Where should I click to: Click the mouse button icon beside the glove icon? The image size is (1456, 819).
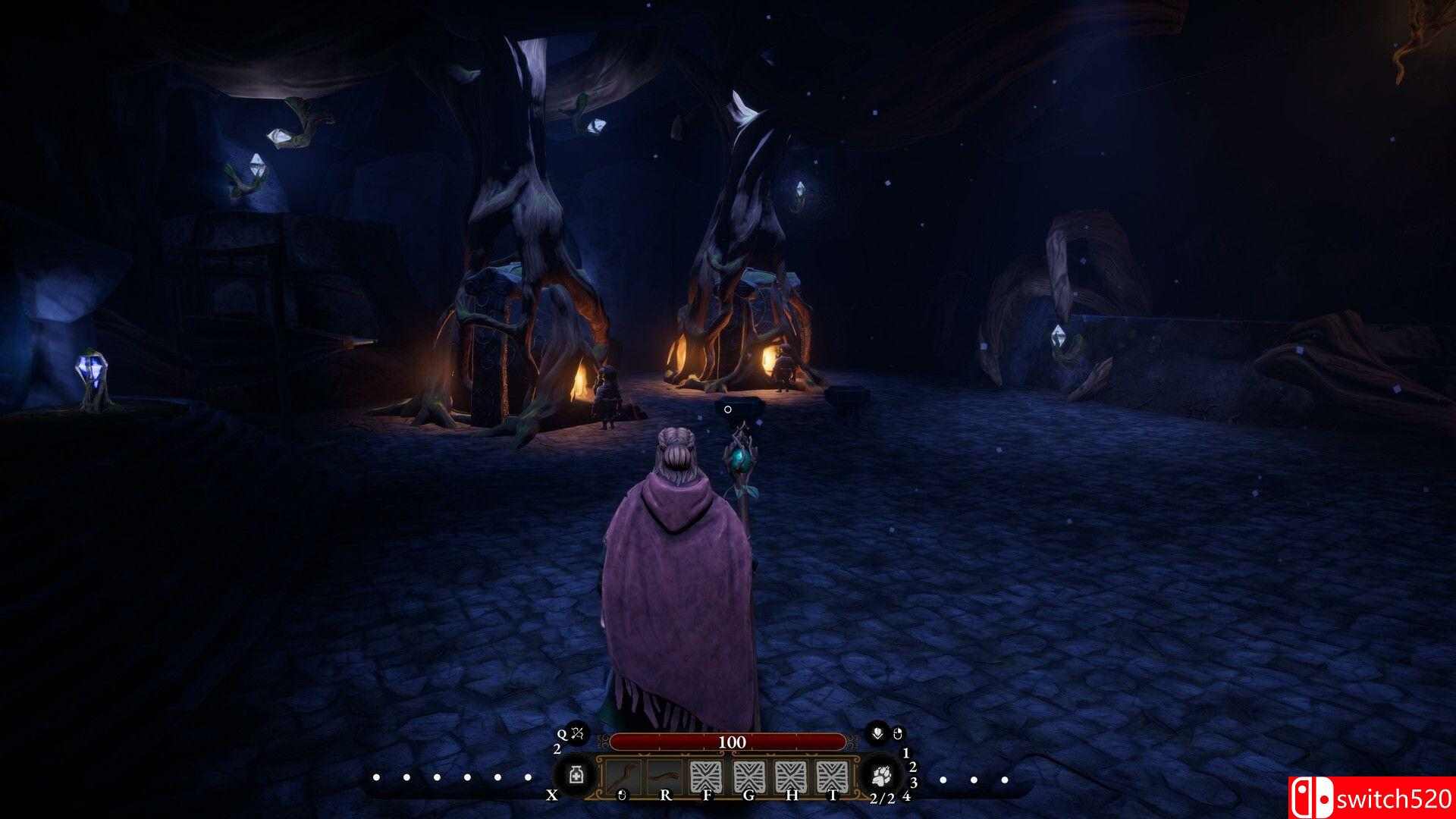point(897,733)
